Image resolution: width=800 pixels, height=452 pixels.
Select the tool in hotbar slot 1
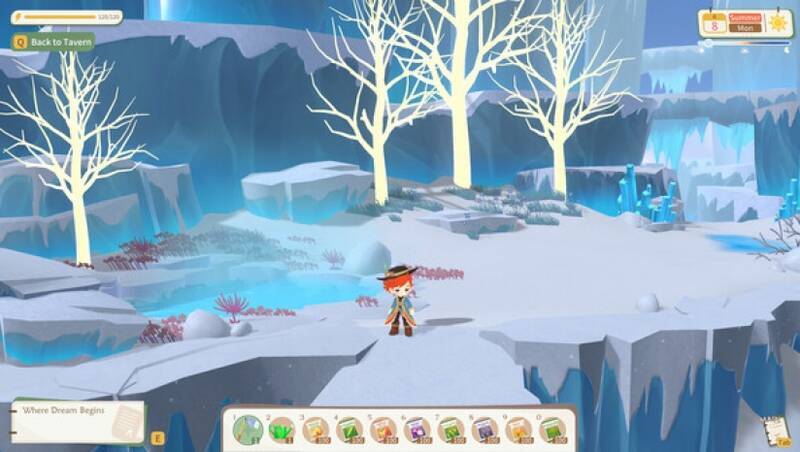point(247,430)
